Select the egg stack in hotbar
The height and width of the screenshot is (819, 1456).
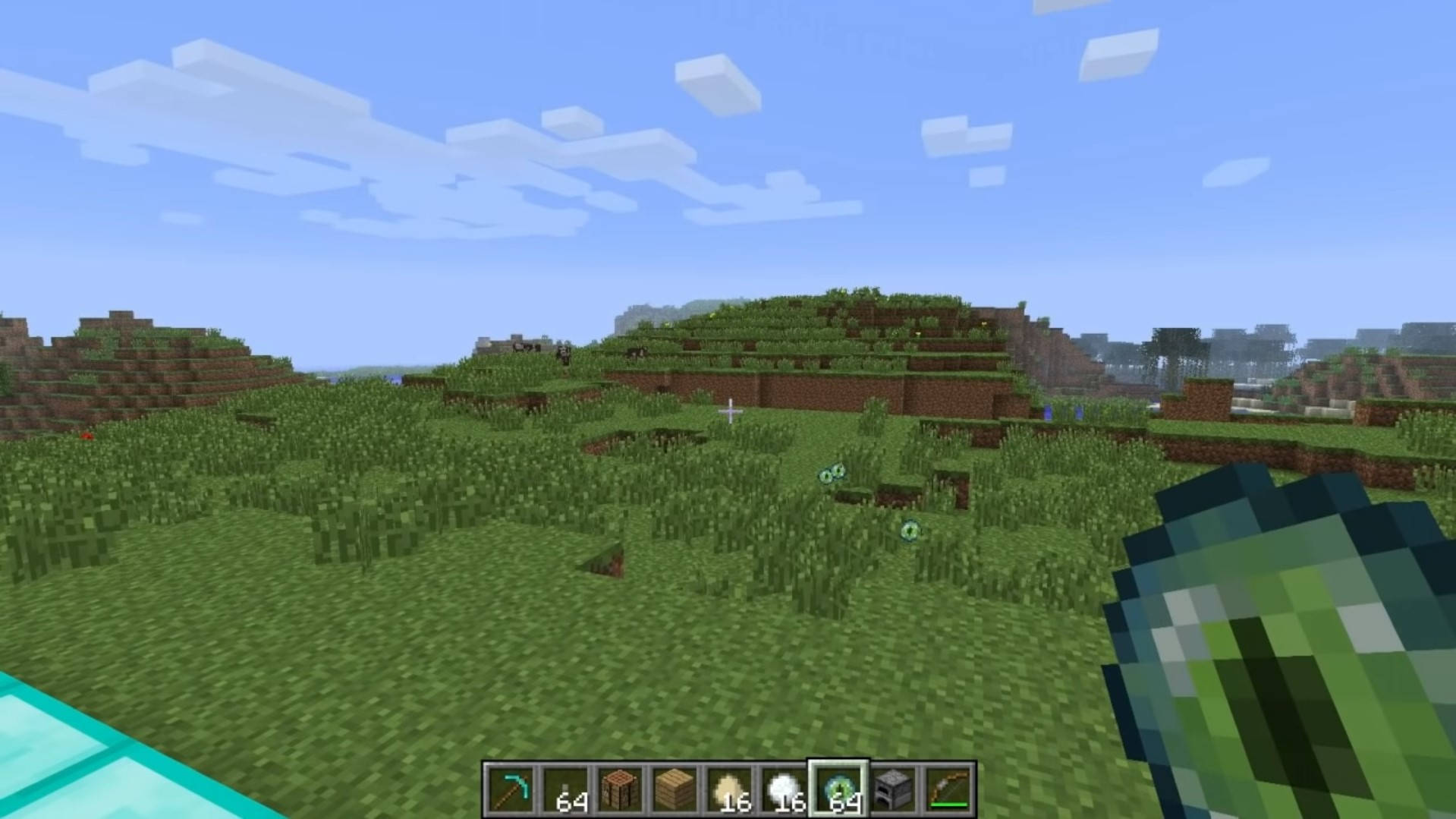728,790
